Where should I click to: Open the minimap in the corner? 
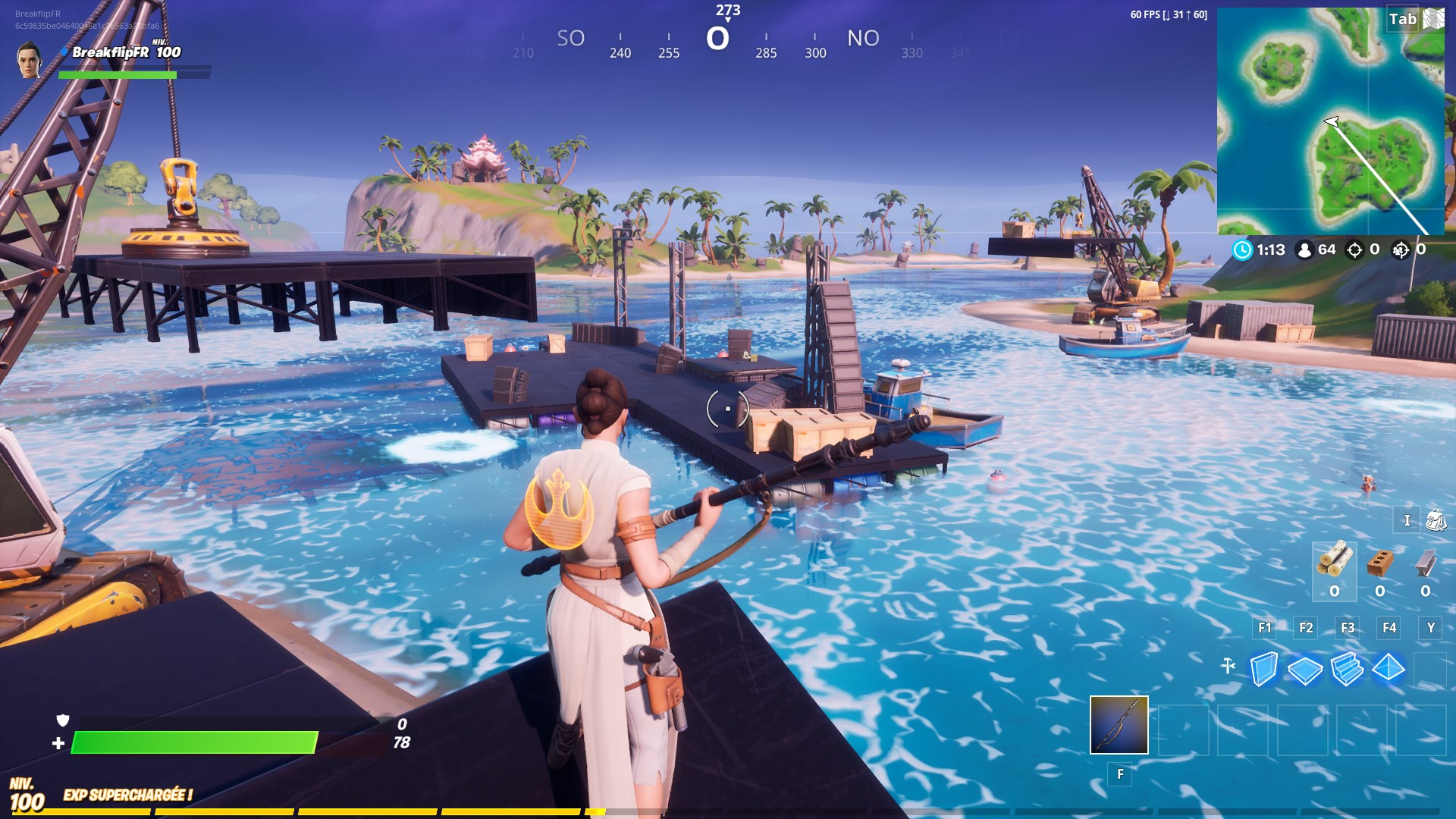1330,121
